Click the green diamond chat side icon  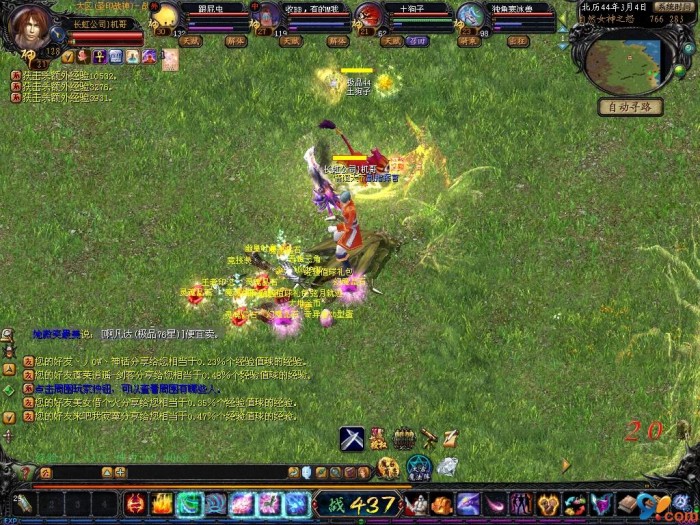click(8, 389)
